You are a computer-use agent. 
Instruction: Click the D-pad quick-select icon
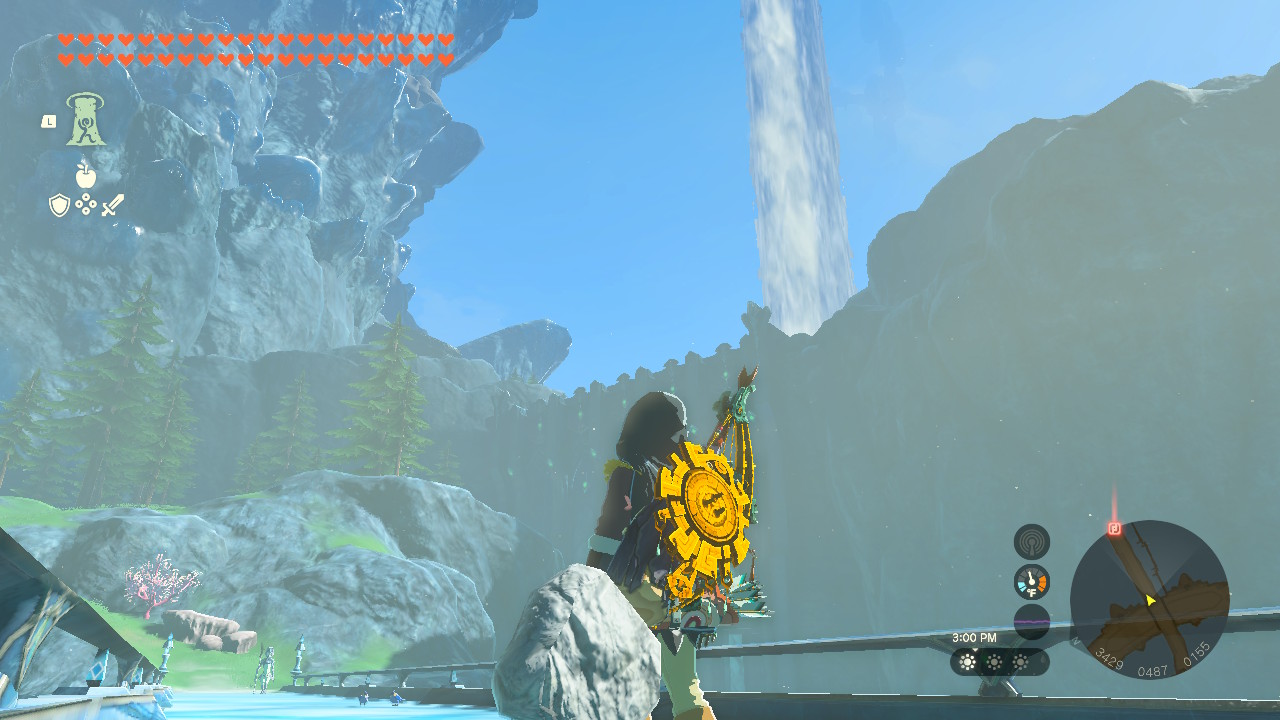[86, 203]
